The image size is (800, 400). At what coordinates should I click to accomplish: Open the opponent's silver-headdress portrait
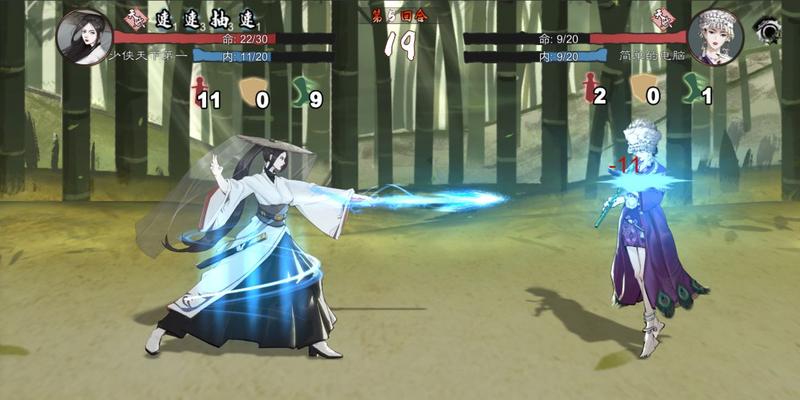pos(716,37)
